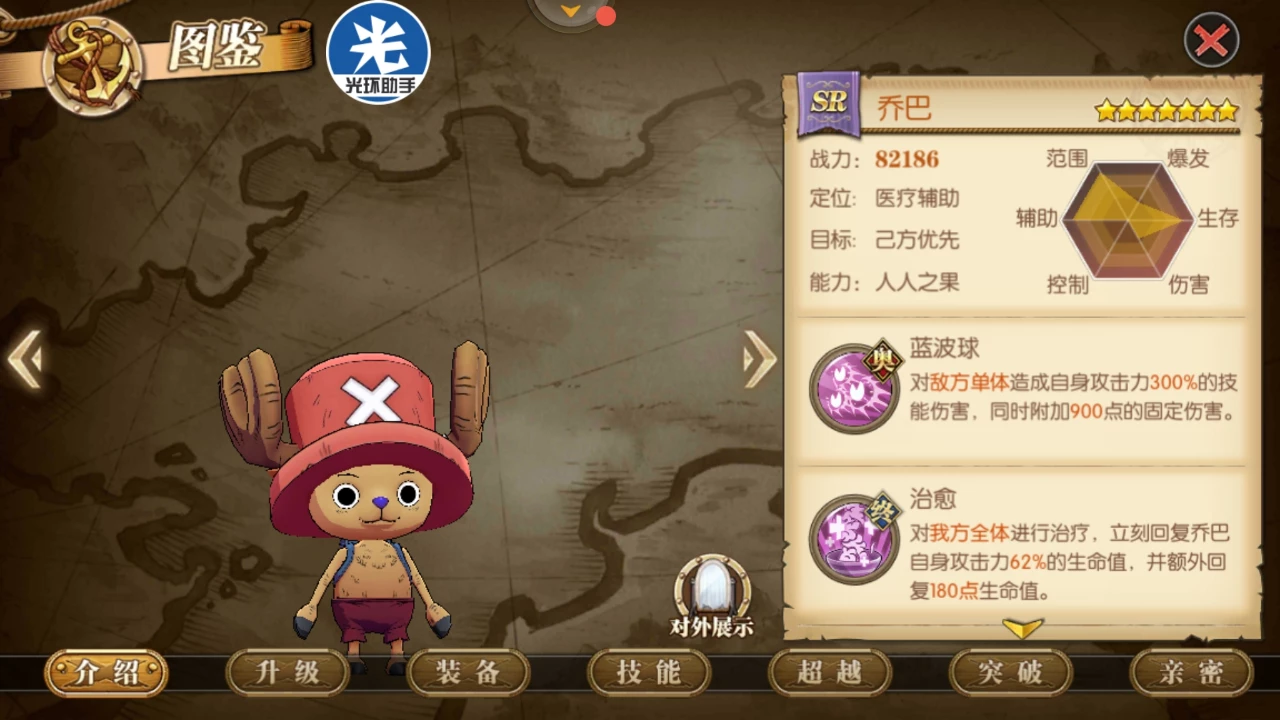1280x720 pixels.
Task: Switch to the 介绍 tab
Action: tap(106, 673)
